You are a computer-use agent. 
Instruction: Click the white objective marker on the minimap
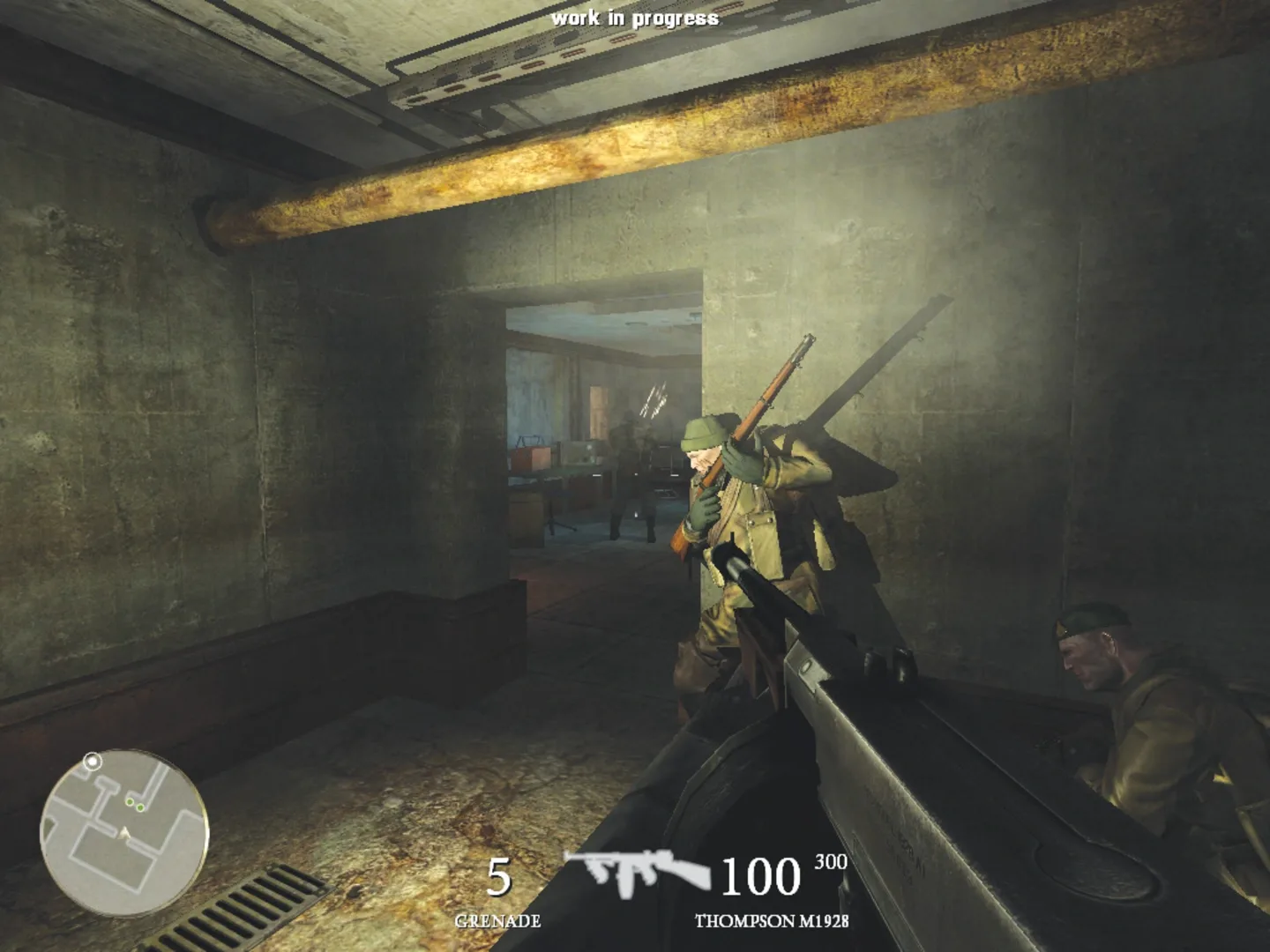click(x=93, y=762)
